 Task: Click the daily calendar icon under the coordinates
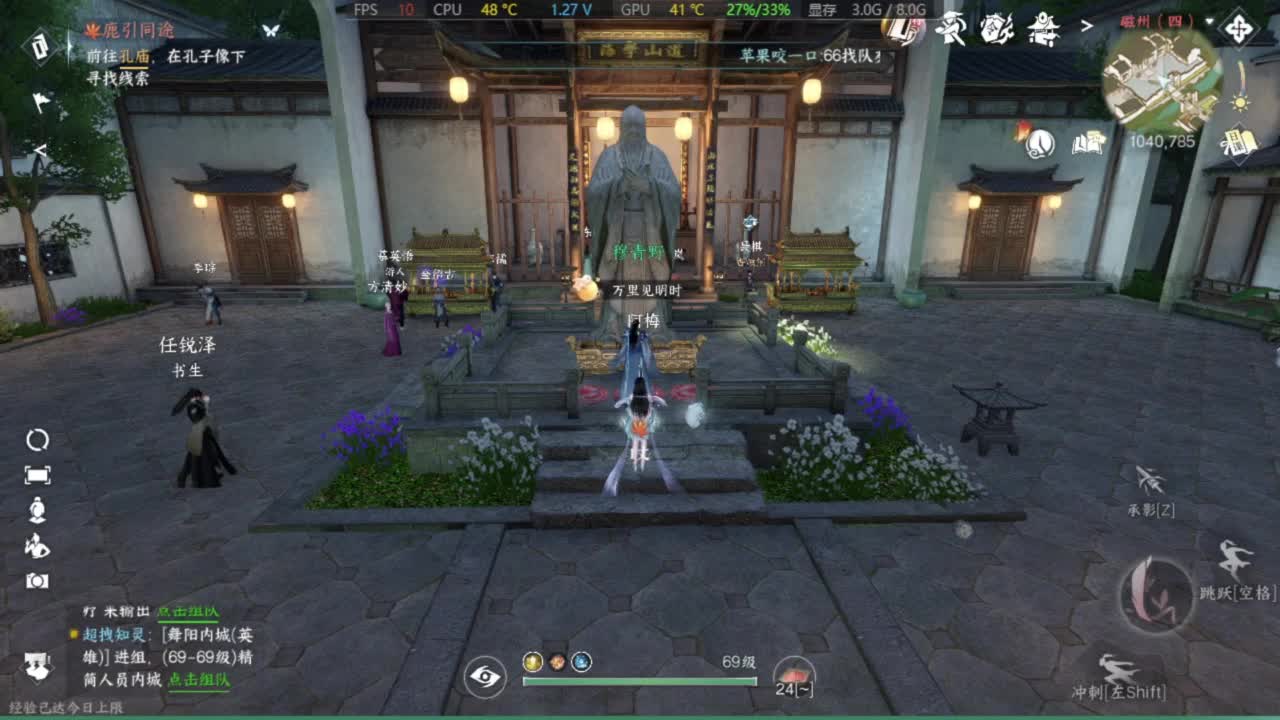pyautogui.click(x=1238, y=144)
